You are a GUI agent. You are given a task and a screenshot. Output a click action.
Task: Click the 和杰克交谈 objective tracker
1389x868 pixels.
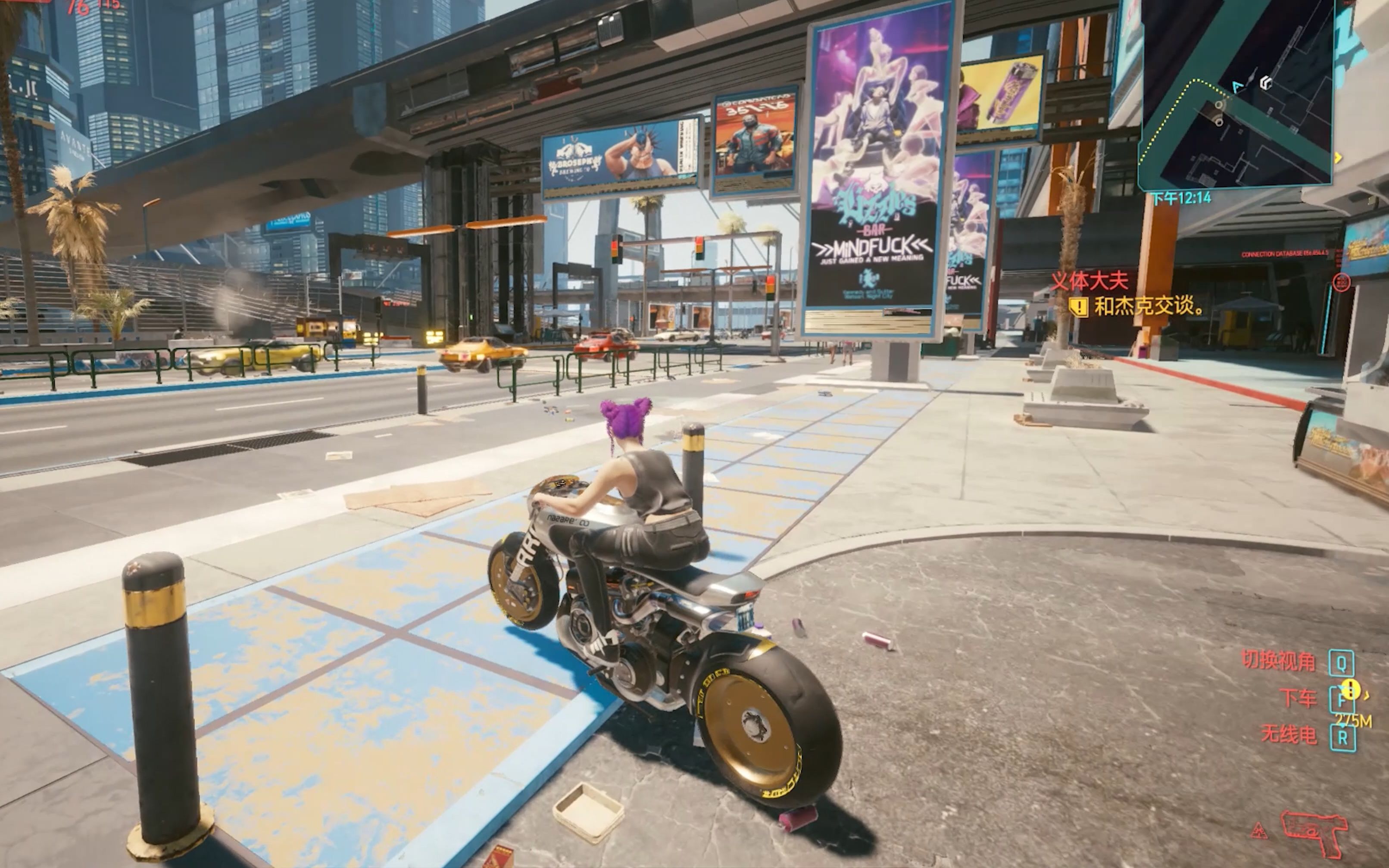click(1139, 306)
